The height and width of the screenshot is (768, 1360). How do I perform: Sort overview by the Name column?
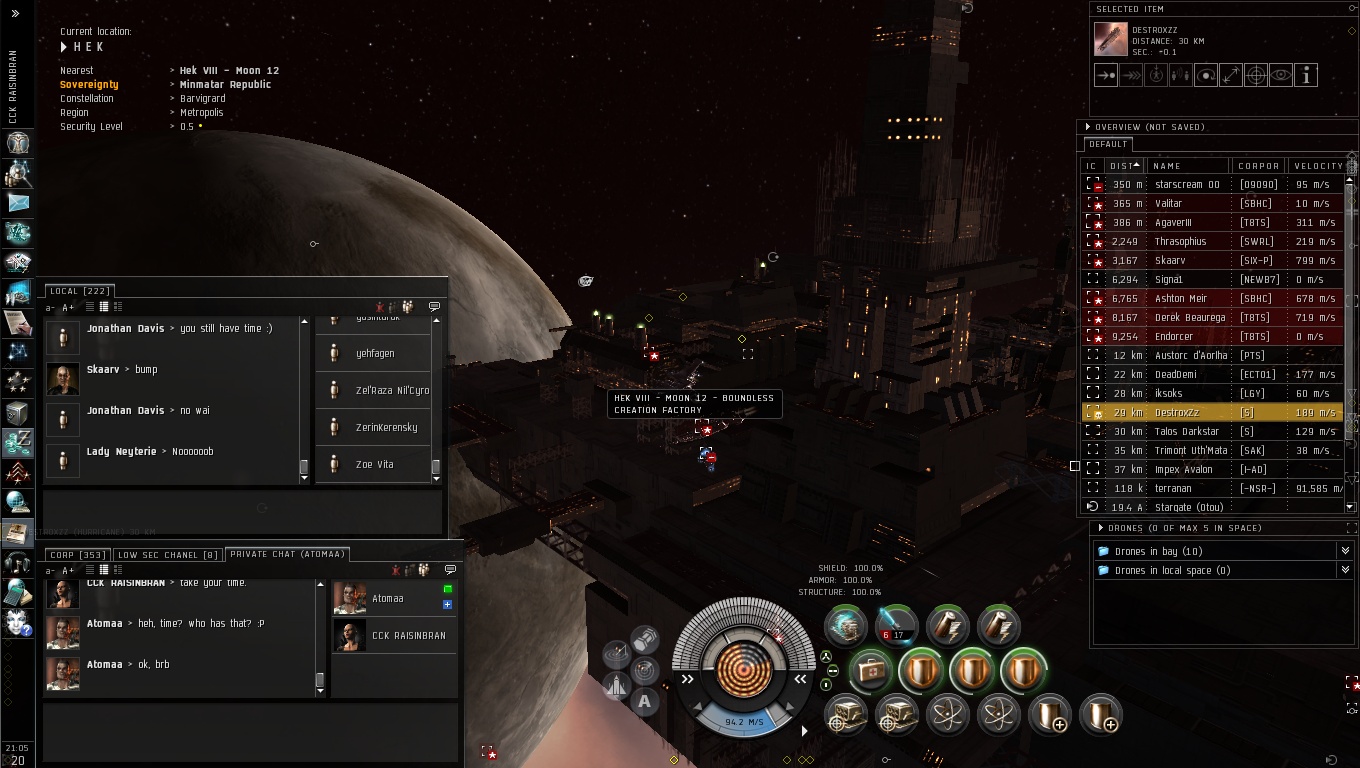tap(1166, 166)
